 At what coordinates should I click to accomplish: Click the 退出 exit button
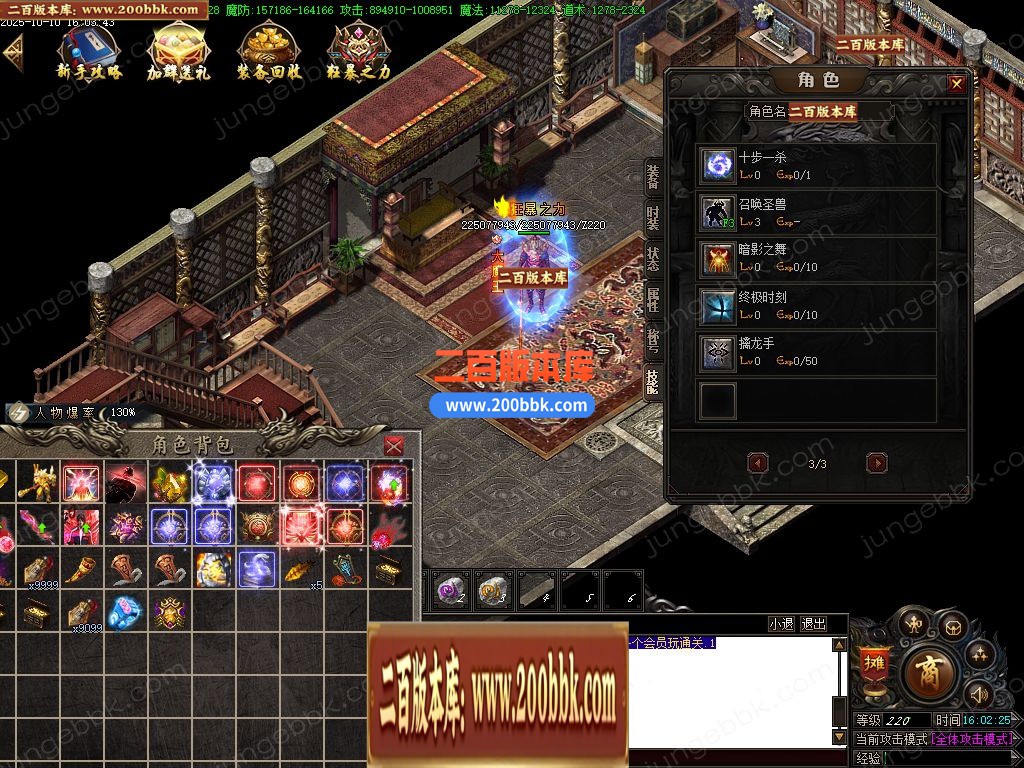(x=814, y=624)
